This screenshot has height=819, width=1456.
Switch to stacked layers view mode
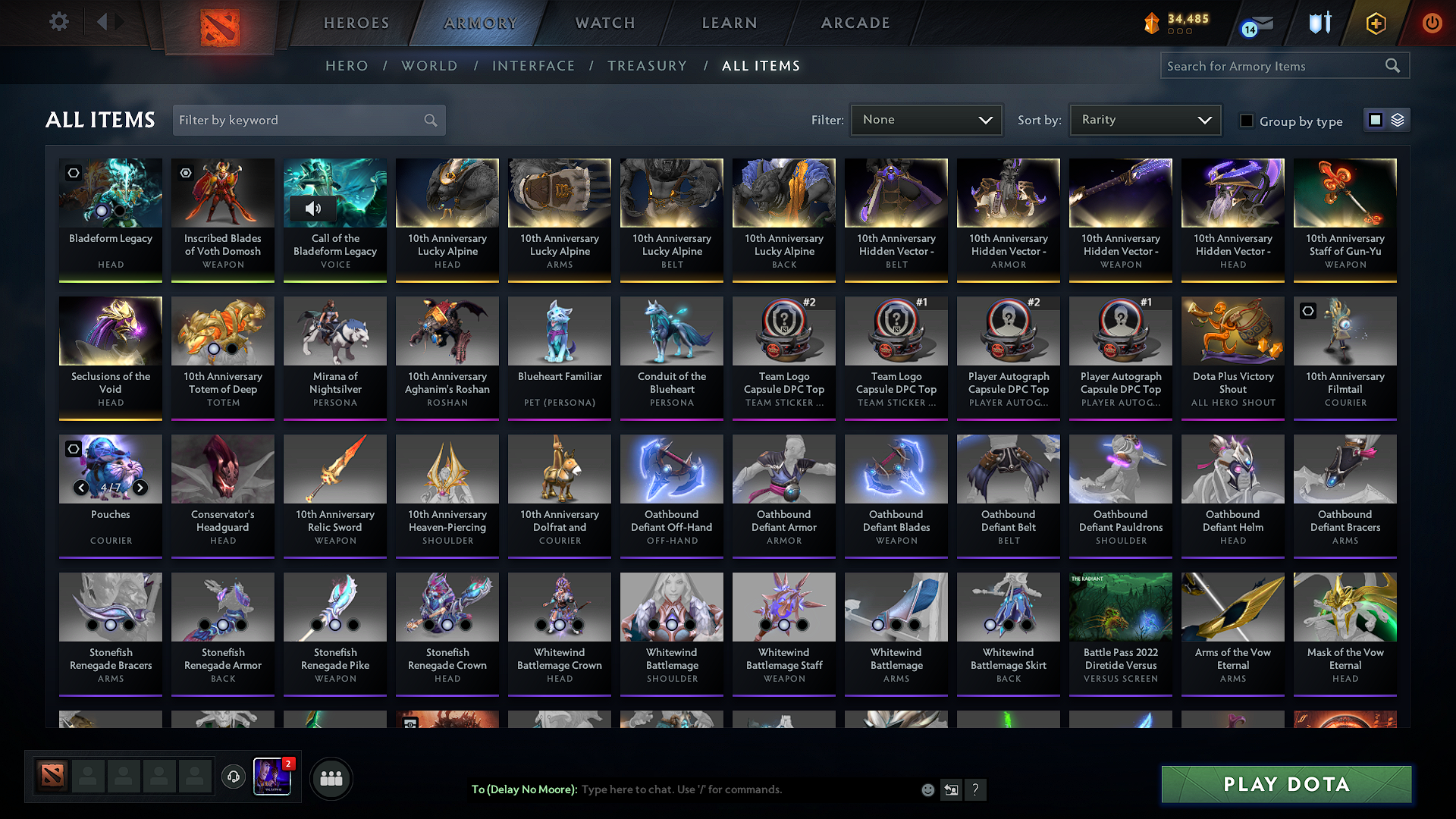[x=1398, y=119]
